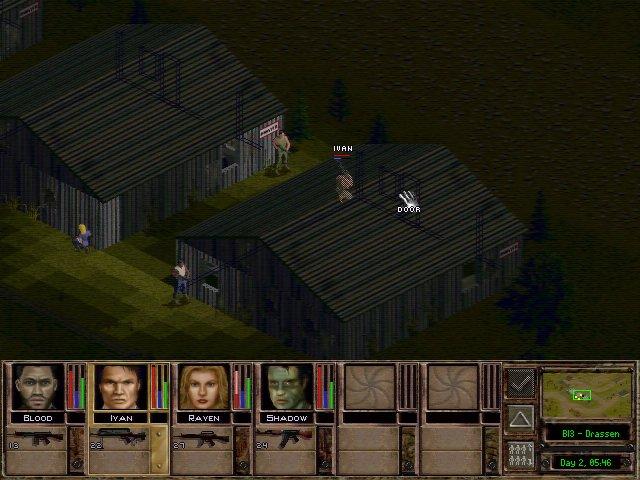Click the B13 Drassen sector label
This screenshot has width=640, height=480.
(x=586, y=433)
